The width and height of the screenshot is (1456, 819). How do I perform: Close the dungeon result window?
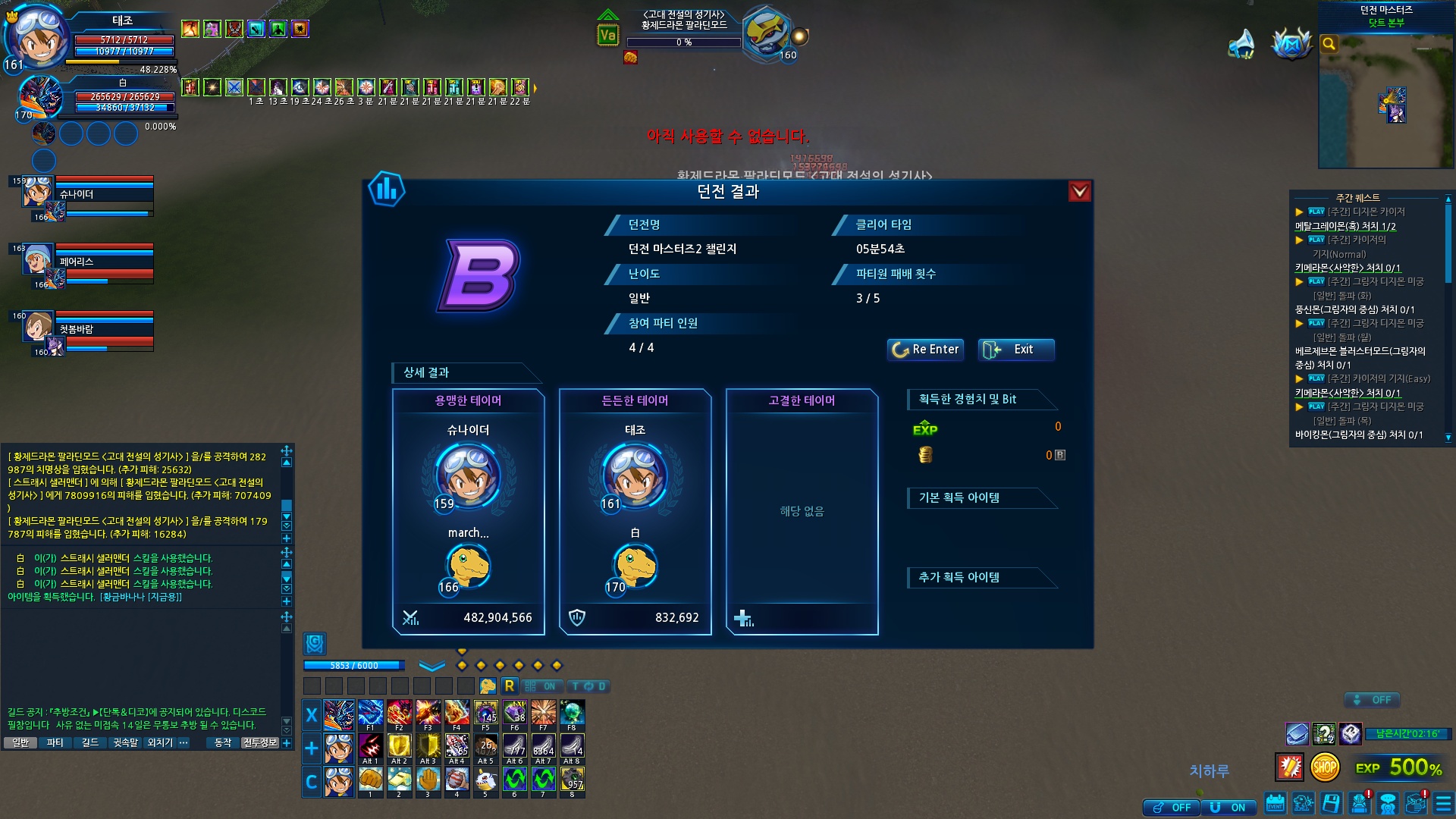coord(1079,192)
